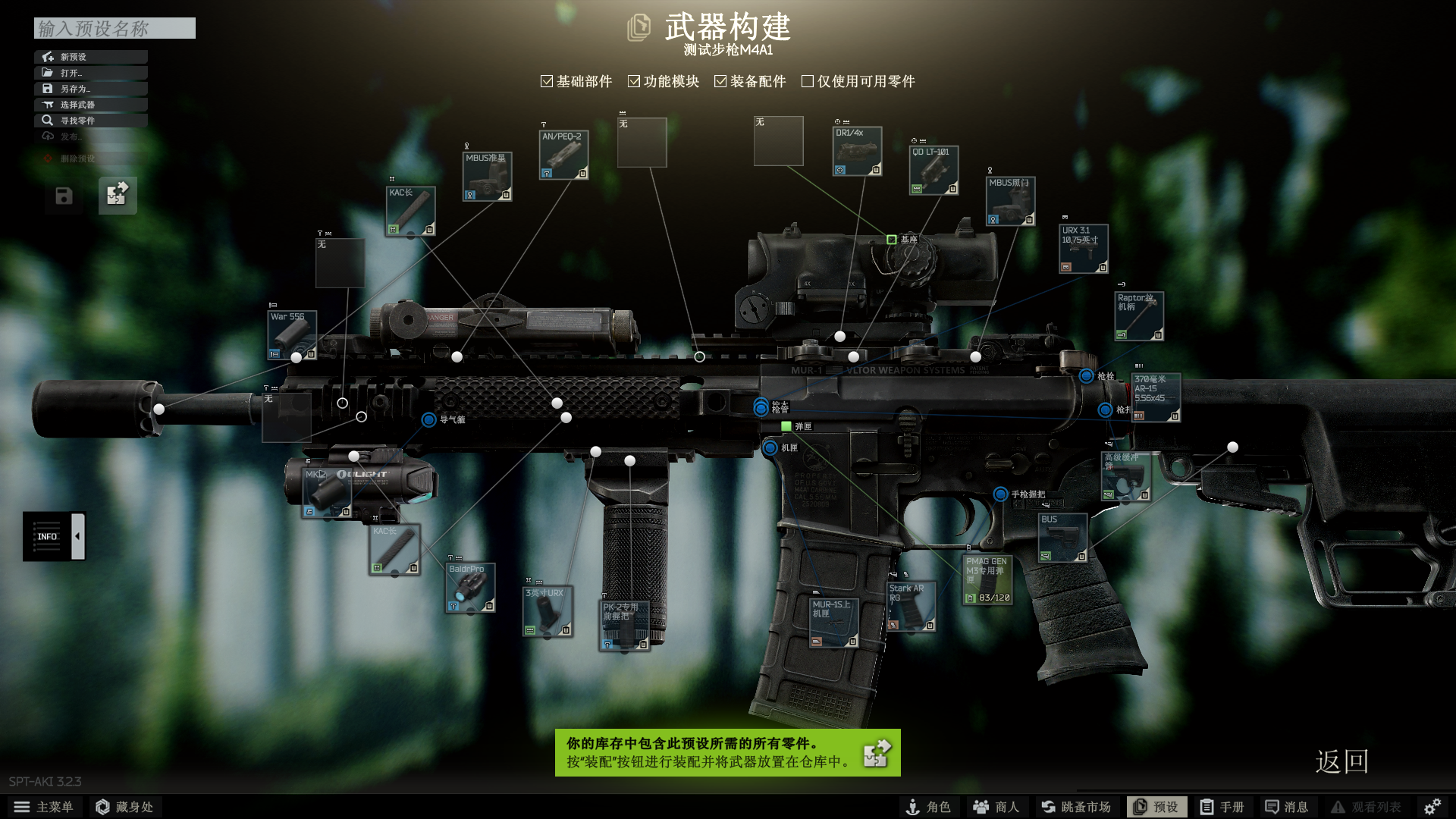The width and height of the screenshot is (1456, 819).
Task: Select Find Parts (寻找零件)
Action: click(x=90, y=121)
